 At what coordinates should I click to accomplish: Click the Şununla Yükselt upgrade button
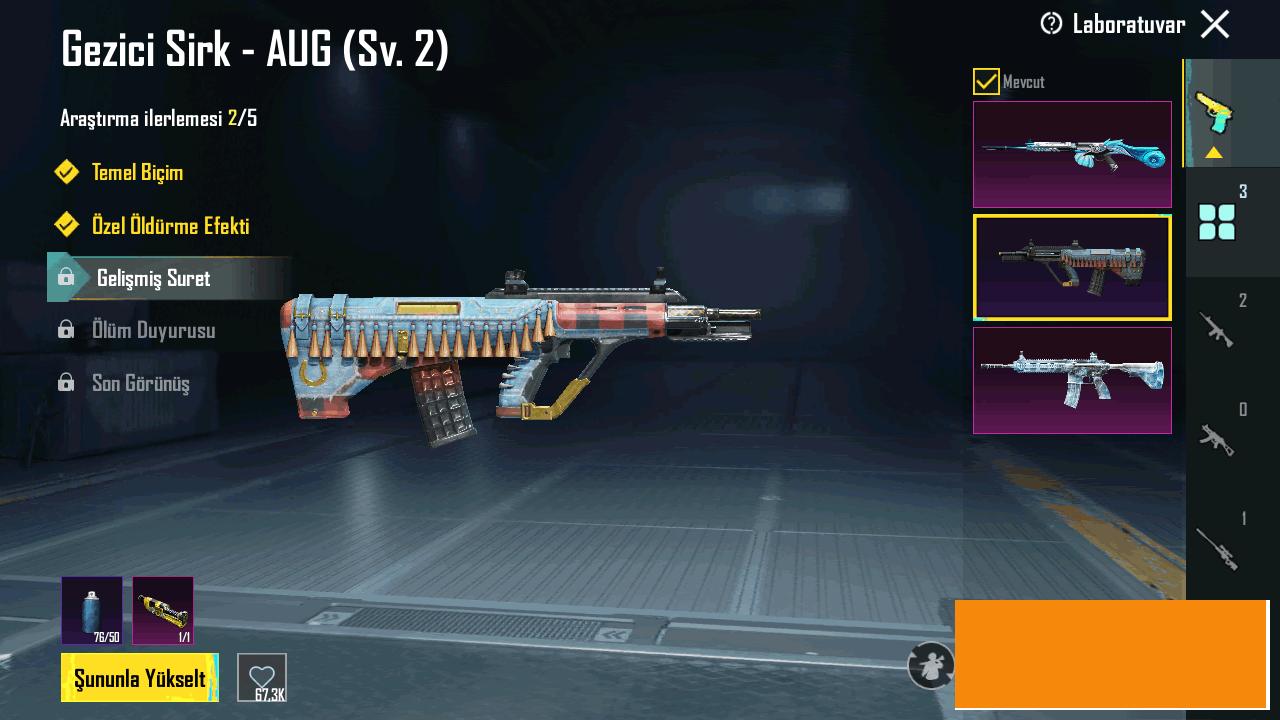pyautogui.click(x=140, y=678)
